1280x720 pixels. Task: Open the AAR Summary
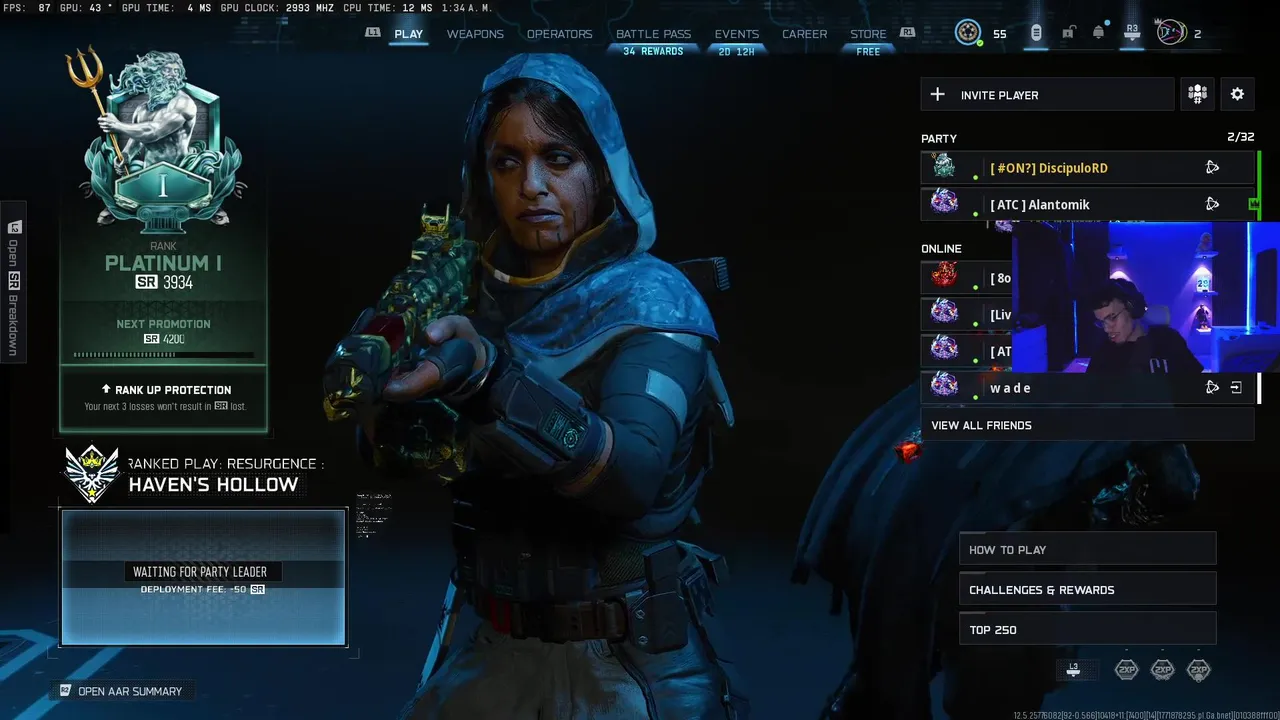coord(129,691)
